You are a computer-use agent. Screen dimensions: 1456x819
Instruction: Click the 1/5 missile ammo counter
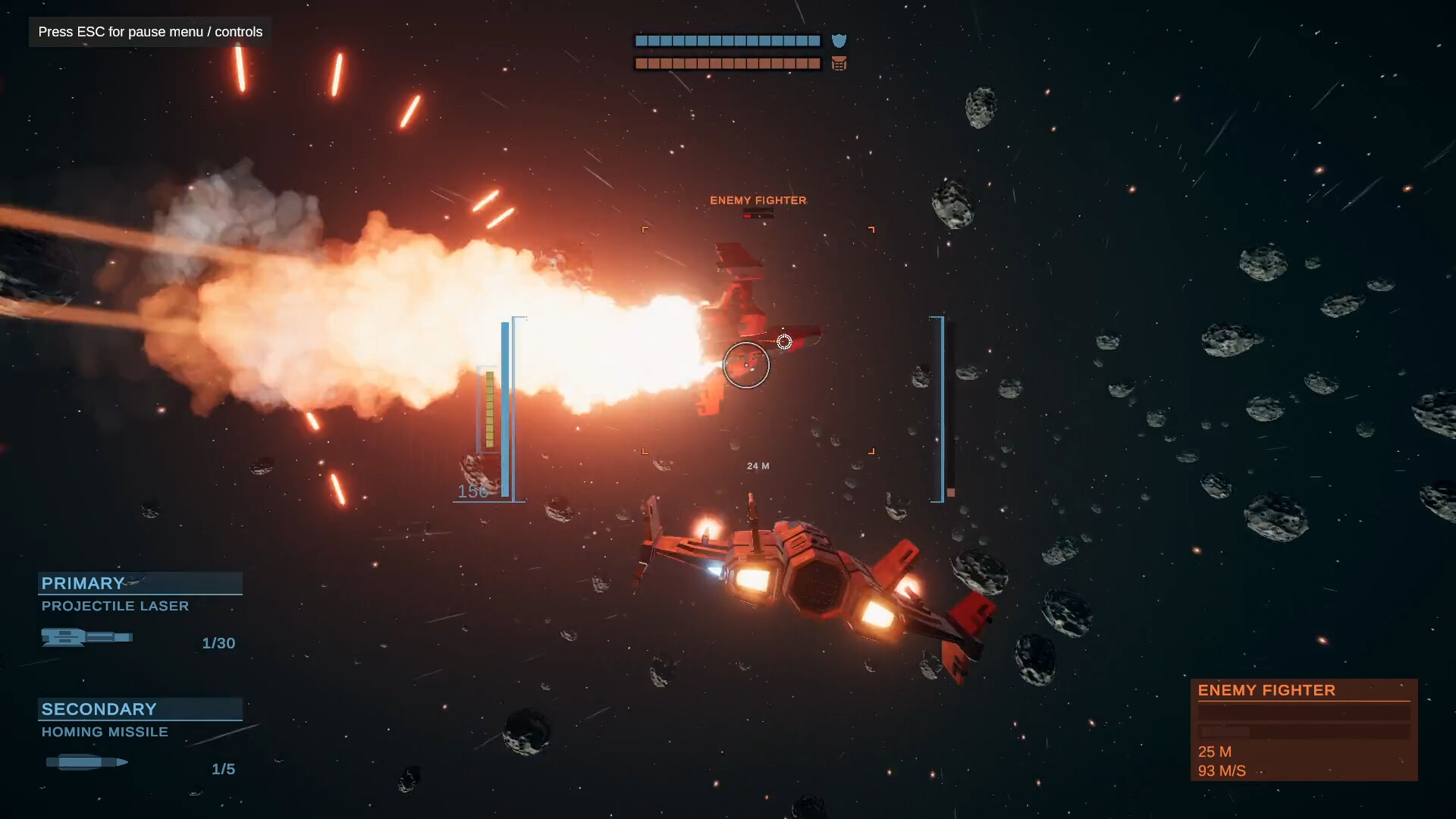point(223,768)
